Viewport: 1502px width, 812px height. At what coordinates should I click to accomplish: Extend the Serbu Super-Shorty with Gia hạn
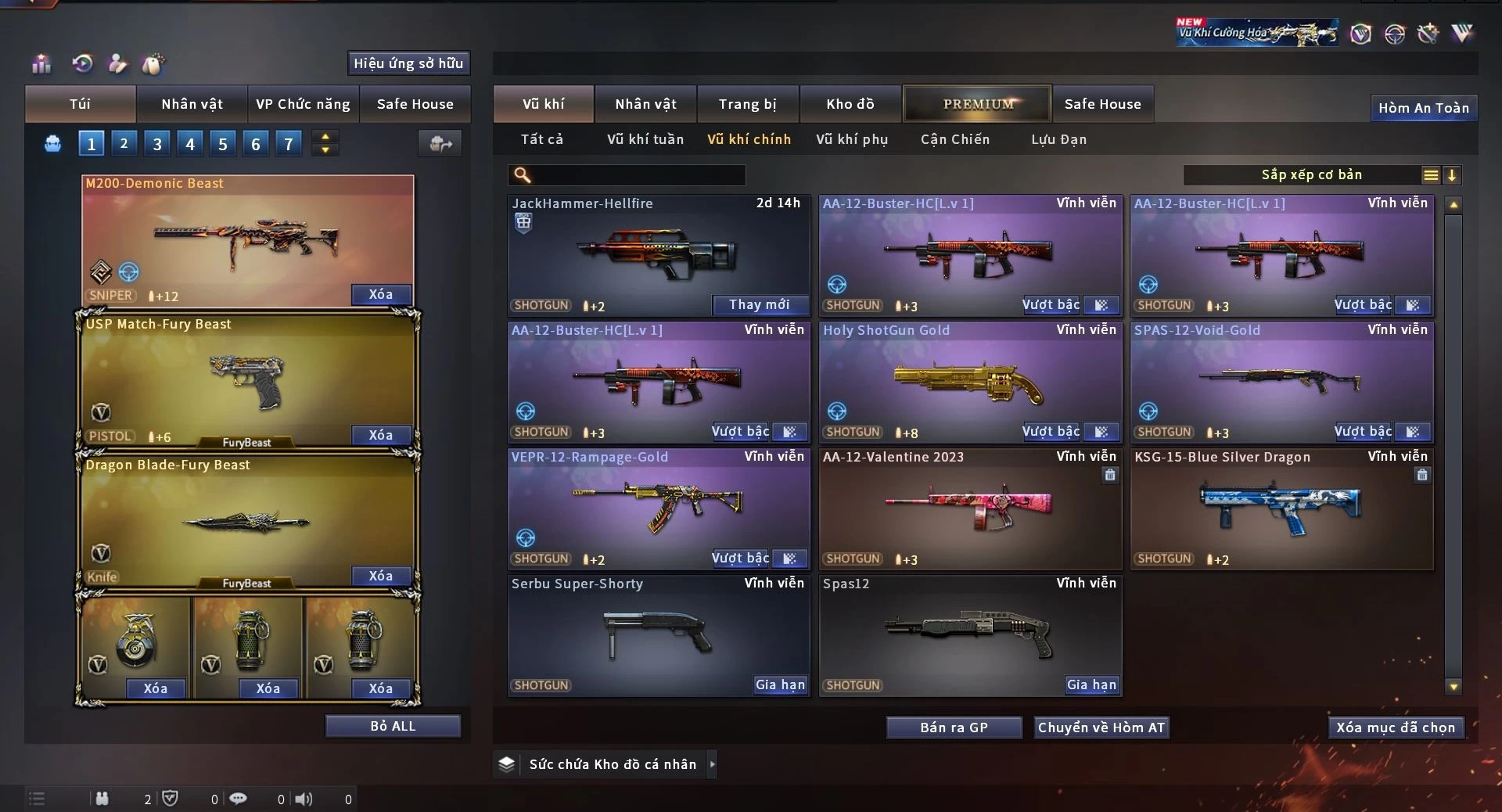point(779,685)
